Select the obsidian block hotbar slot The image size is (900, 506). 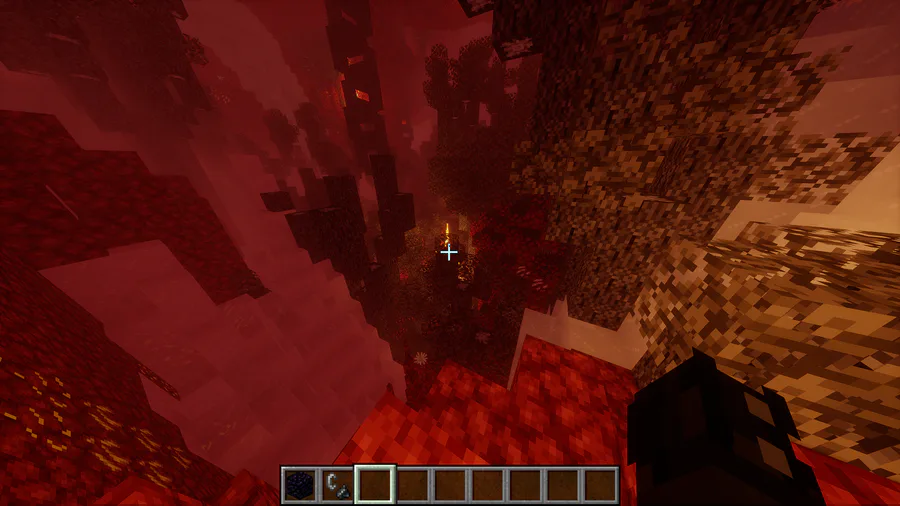[x=299, y=485]
